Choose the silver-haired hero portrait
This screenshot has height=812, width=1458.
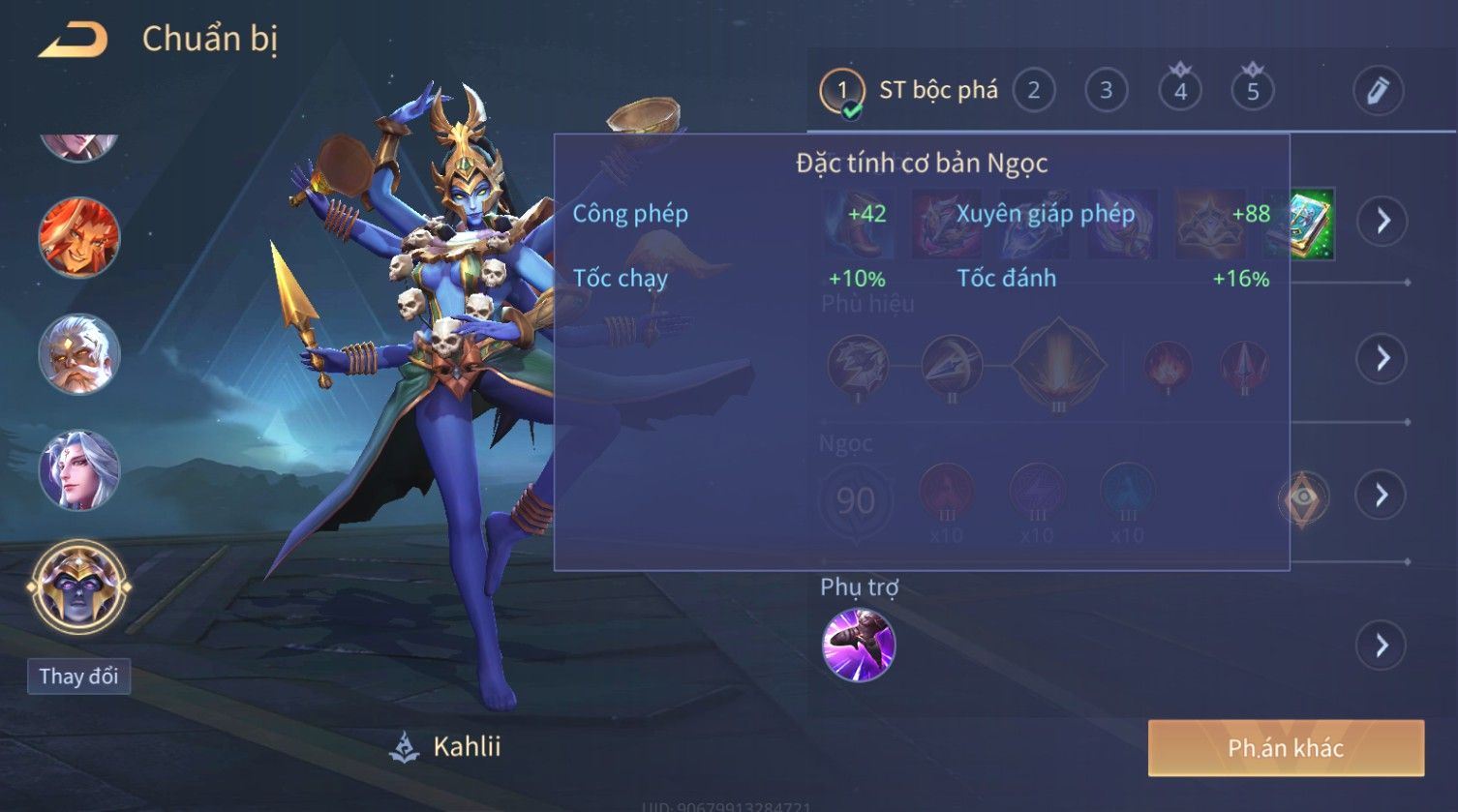78,470
